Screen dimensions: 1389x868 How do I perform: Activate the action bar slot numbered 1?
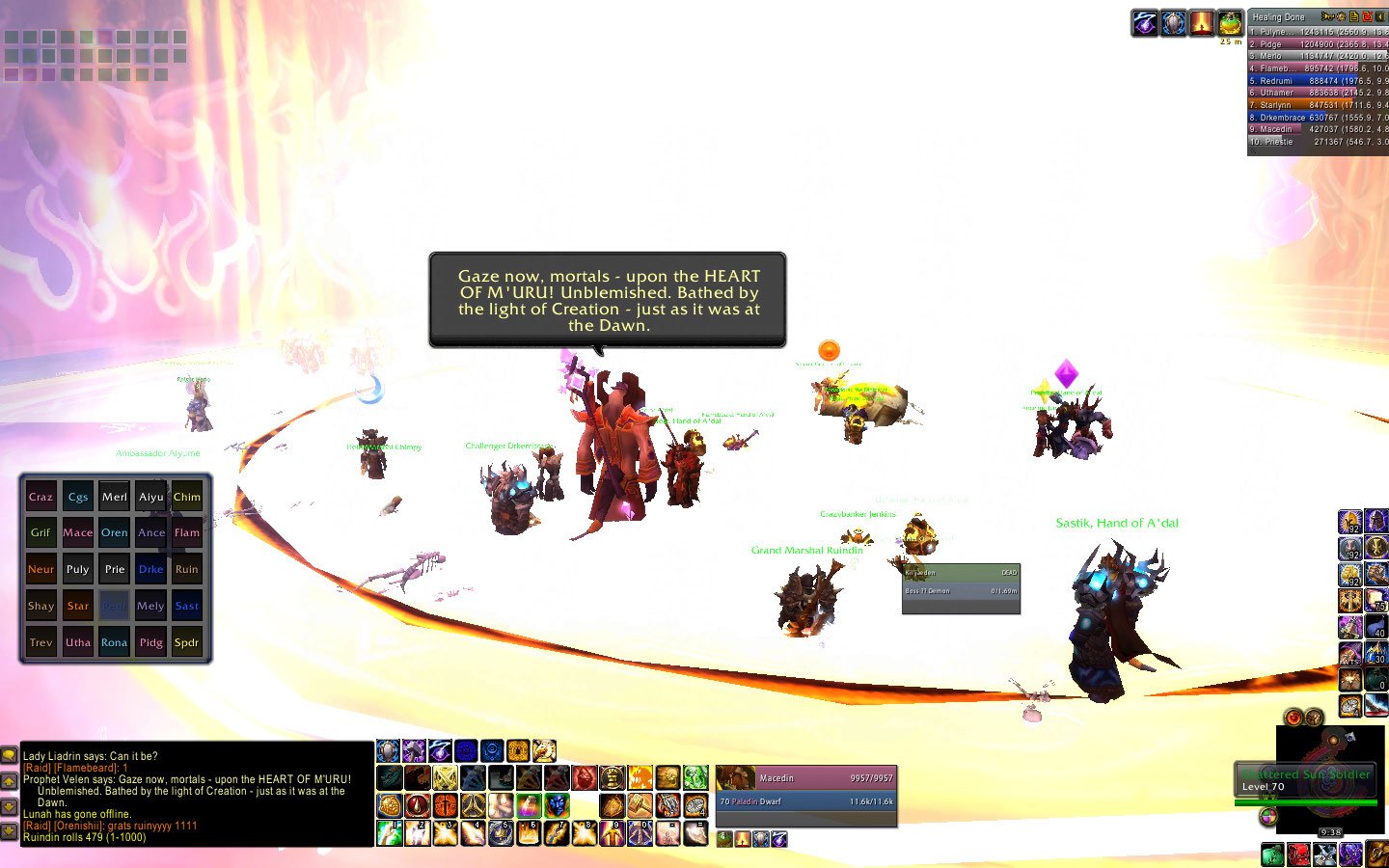(390, 832)
